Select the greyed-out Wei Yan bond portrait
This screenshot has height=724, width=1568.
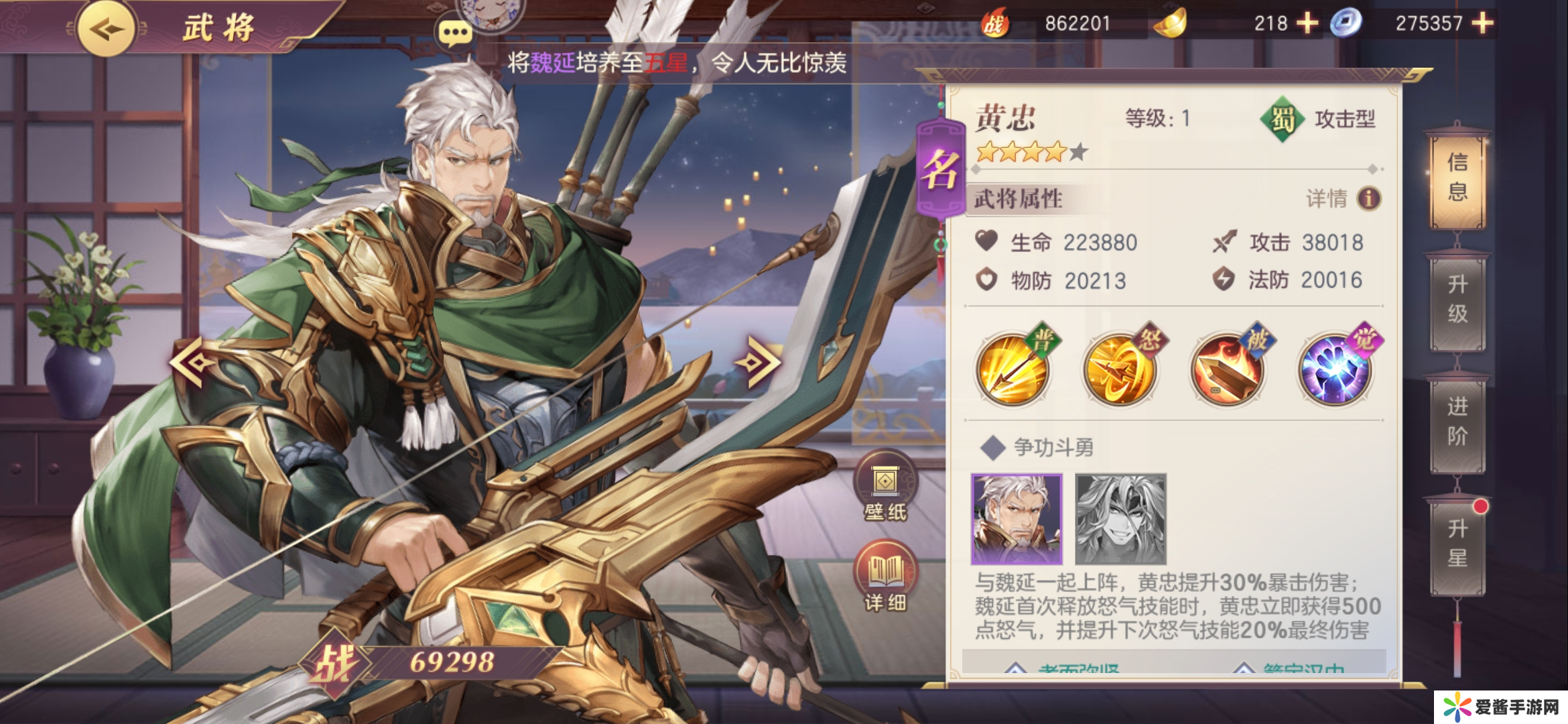click(1120, 519)
